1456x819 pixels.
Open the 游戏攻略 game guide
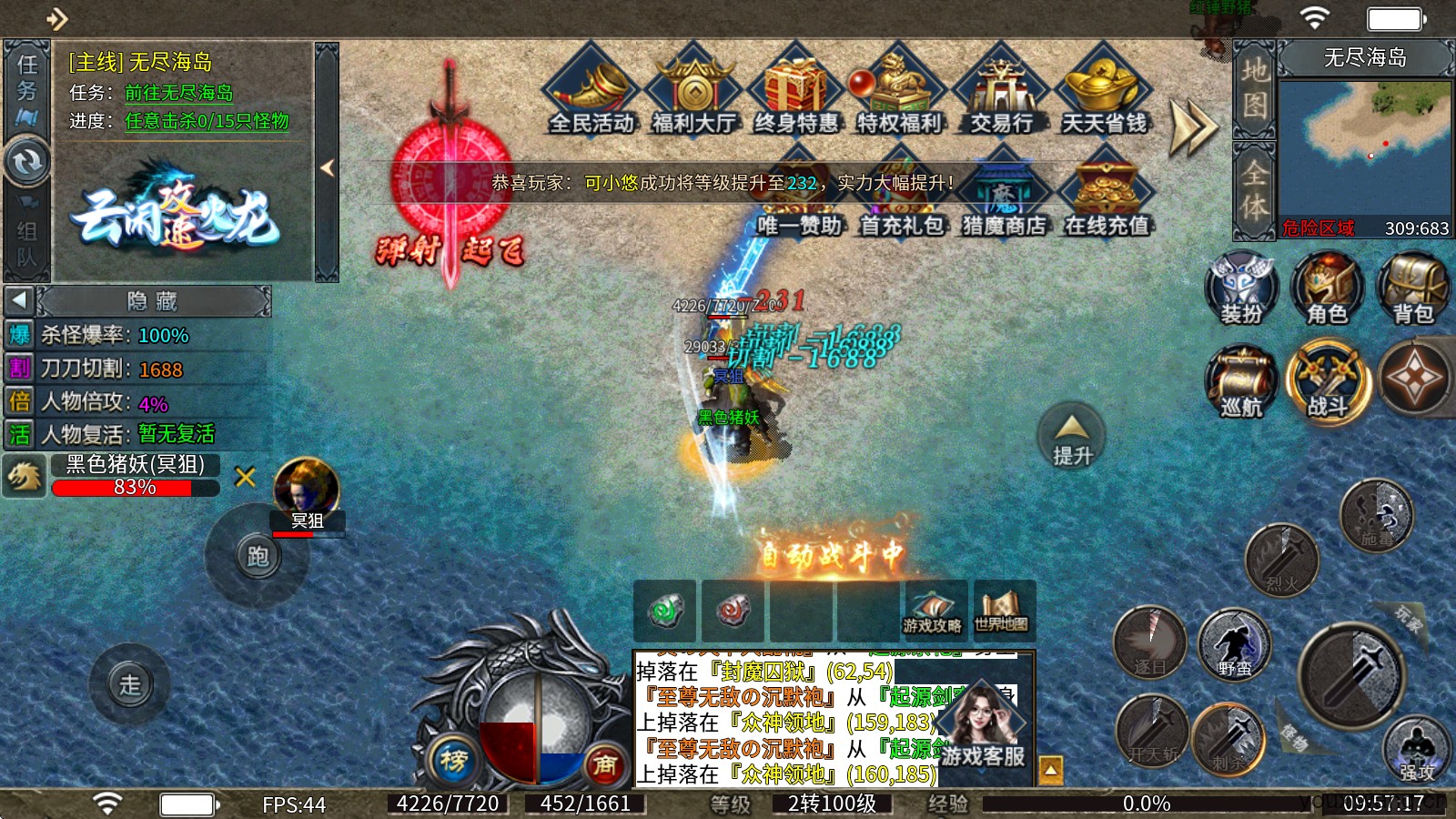[933, 612]
